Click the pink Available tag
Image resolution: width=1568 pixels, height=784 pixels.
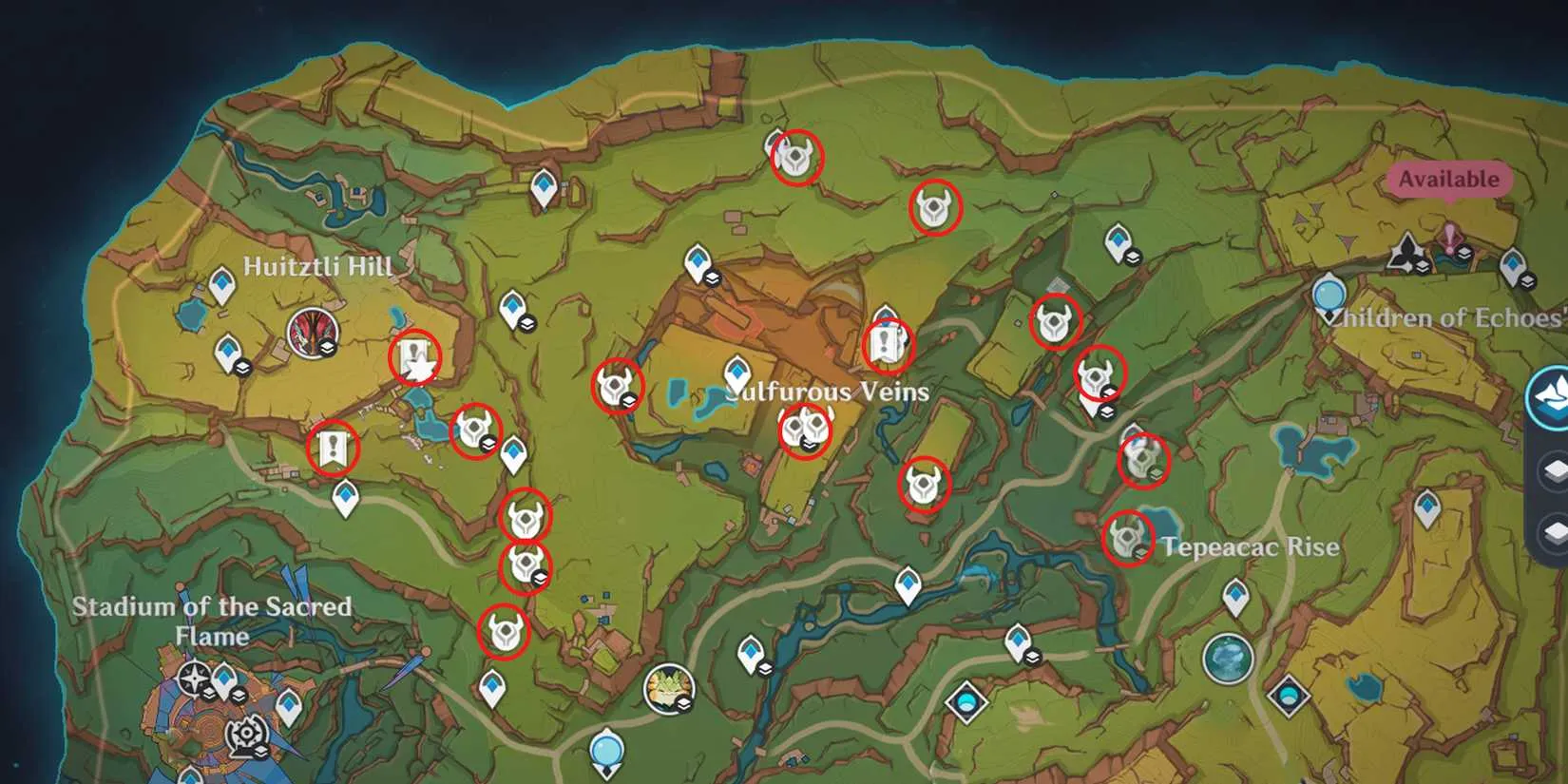pos(1448,179)
